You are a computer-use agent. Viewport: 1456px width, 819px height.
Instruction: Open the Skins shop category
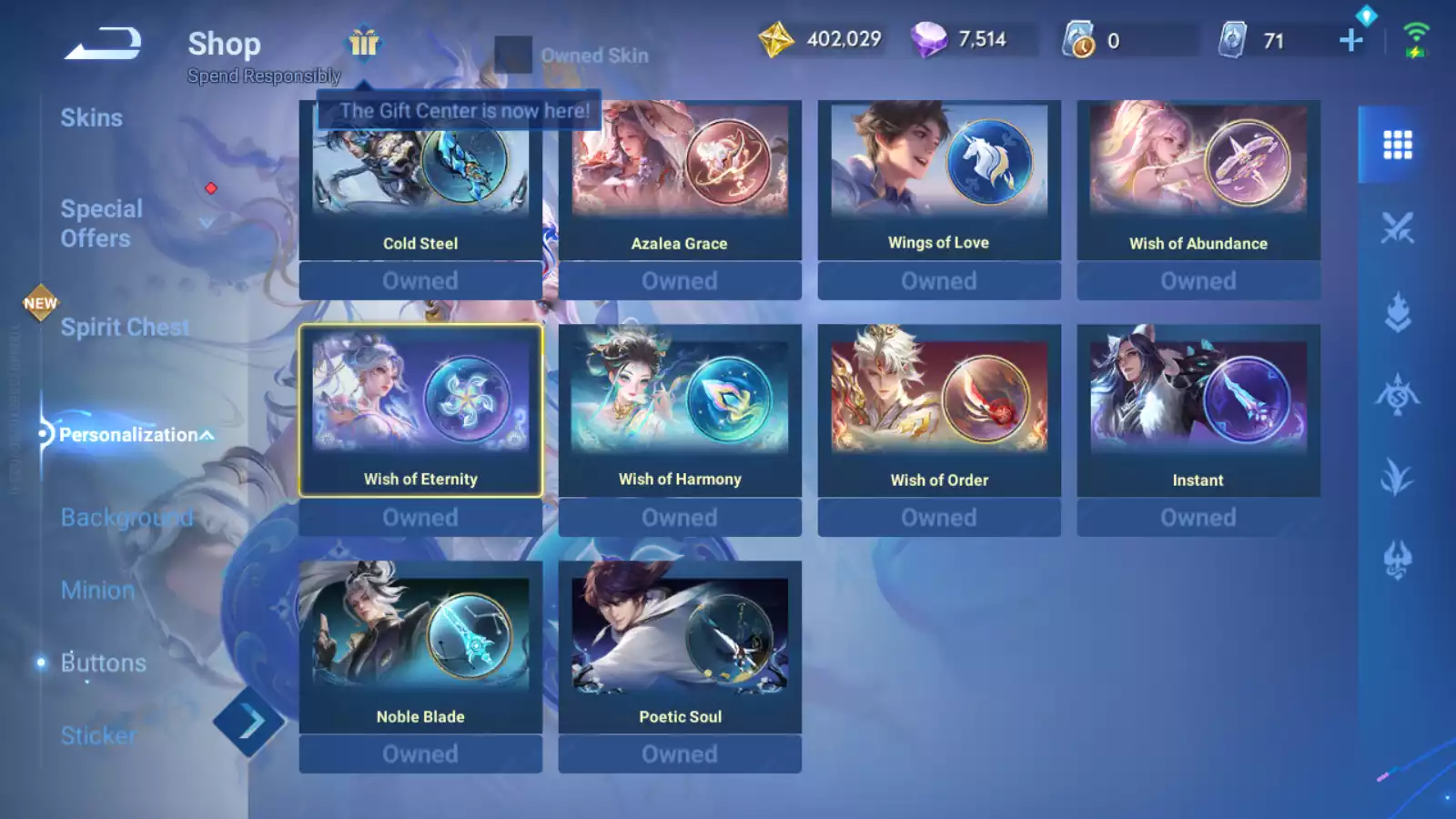[92, 118]
